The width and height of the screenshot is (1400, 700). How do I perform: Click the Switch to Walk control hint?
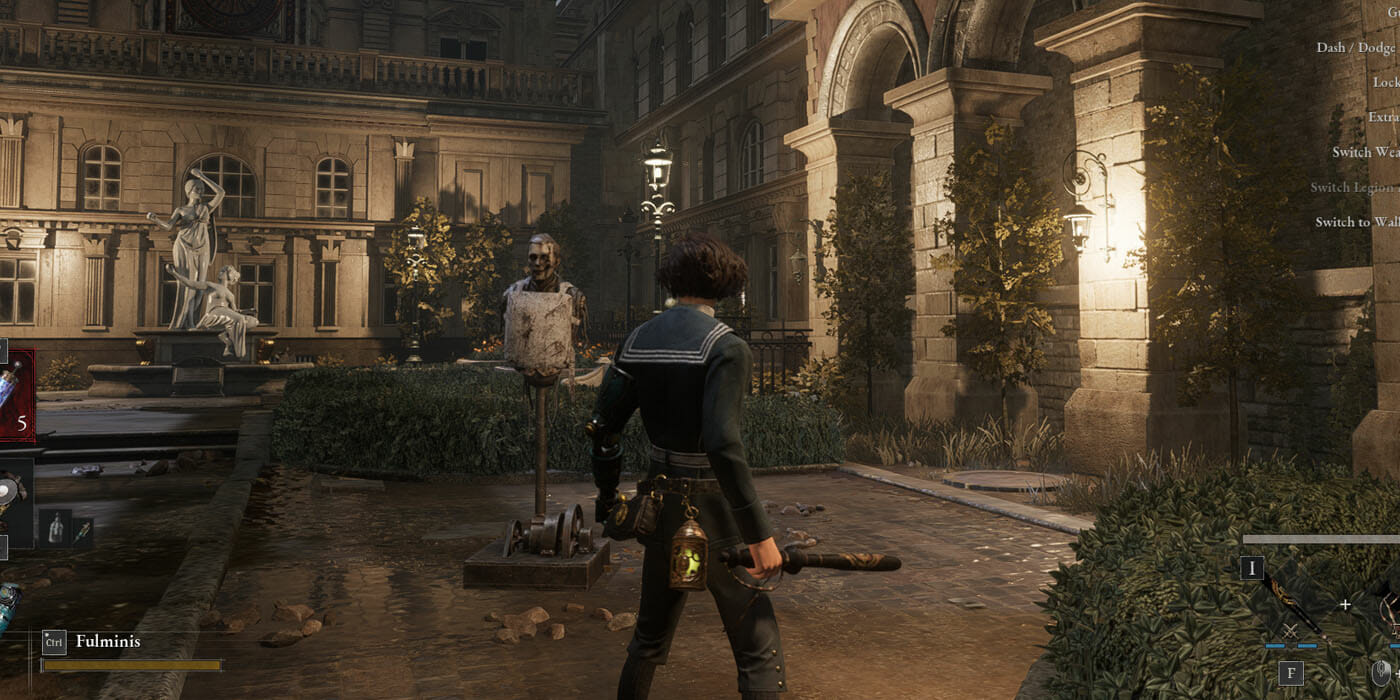pyautogui.click(x=1356, y=222)
